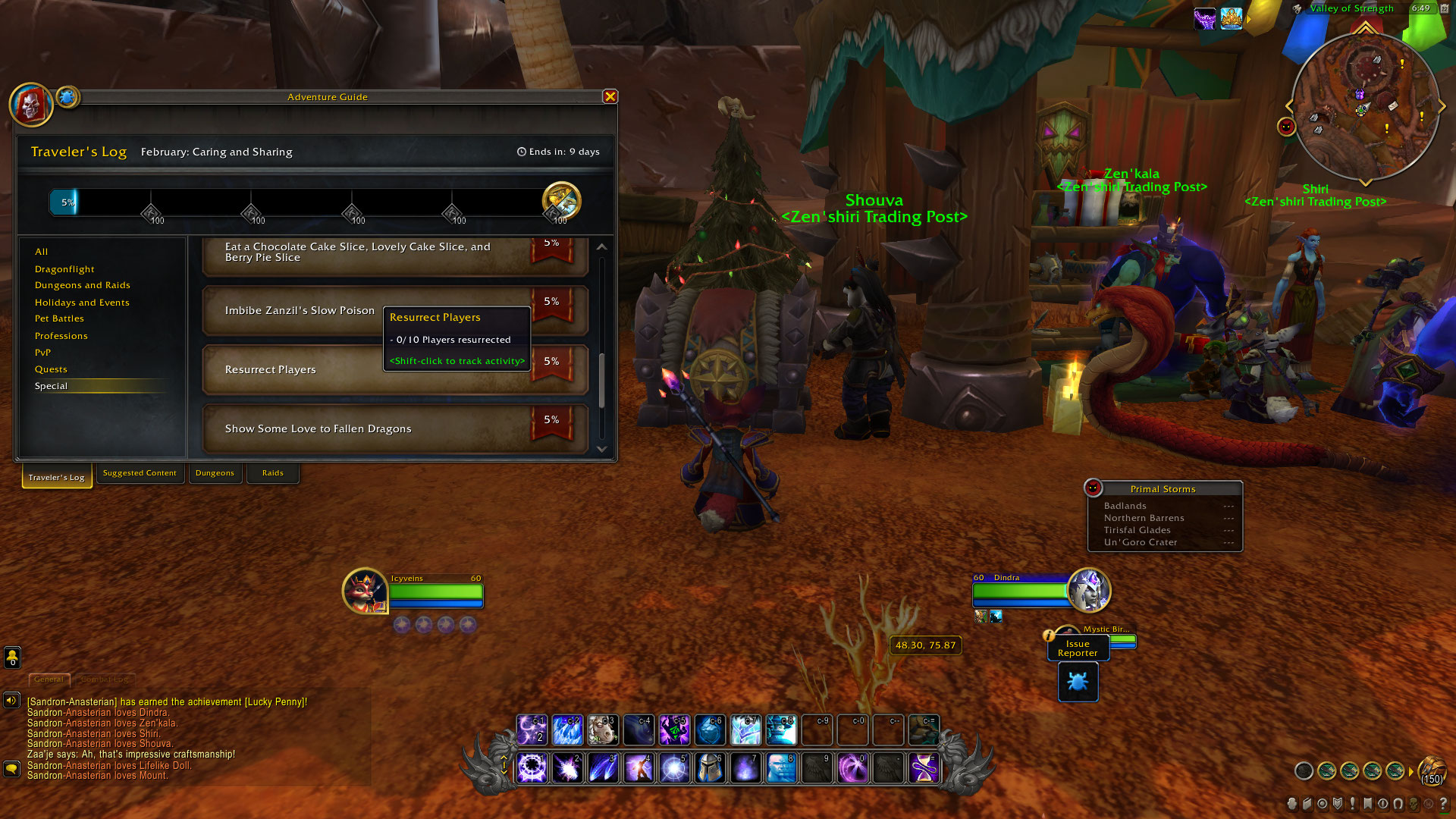Select the Quests category in the sidebar

tap(51, 369)
